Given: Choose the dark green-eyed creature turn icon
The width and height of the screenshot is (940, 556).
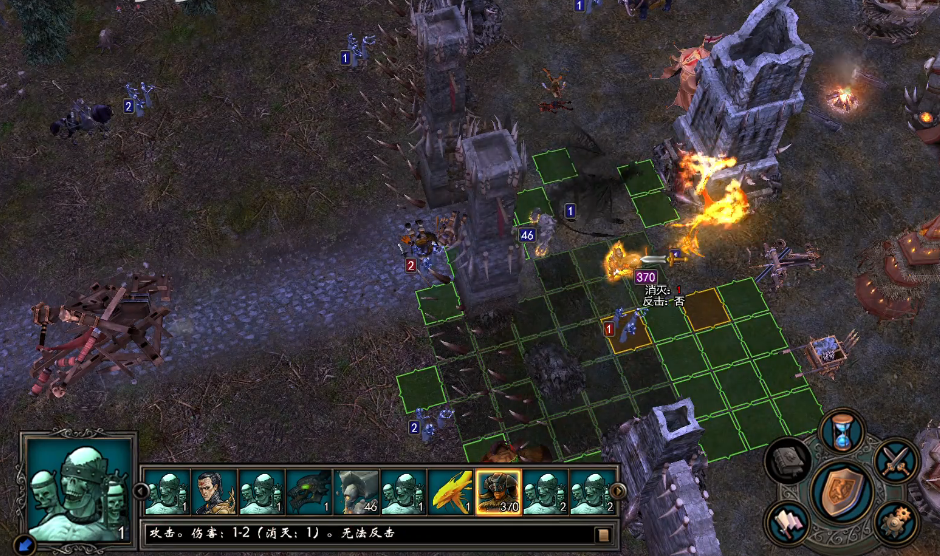Looking at the screenshot, I should [308, 492].
